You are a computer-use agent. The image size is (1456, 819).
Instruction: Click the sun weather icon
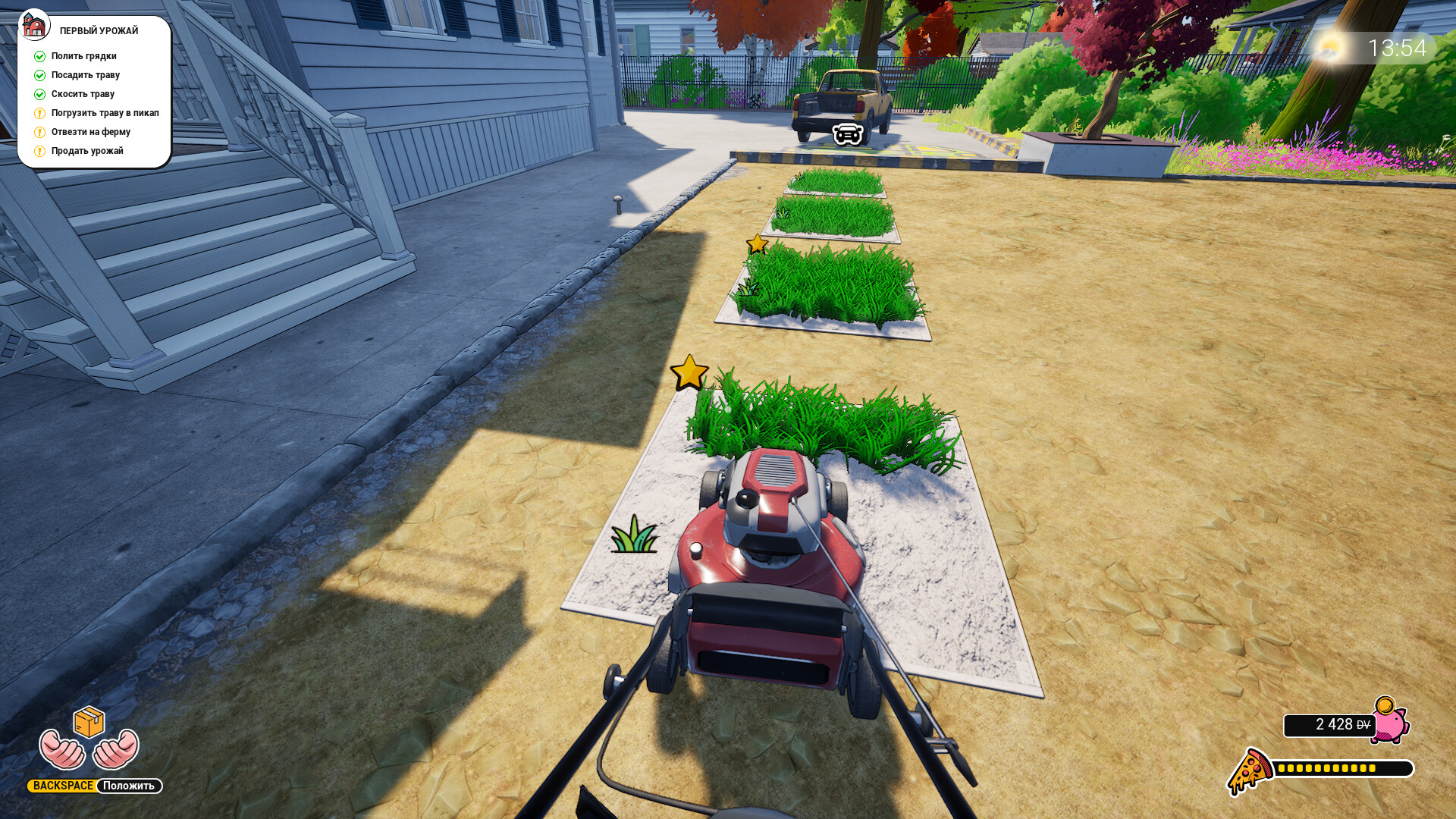(x=1329, y=49)
